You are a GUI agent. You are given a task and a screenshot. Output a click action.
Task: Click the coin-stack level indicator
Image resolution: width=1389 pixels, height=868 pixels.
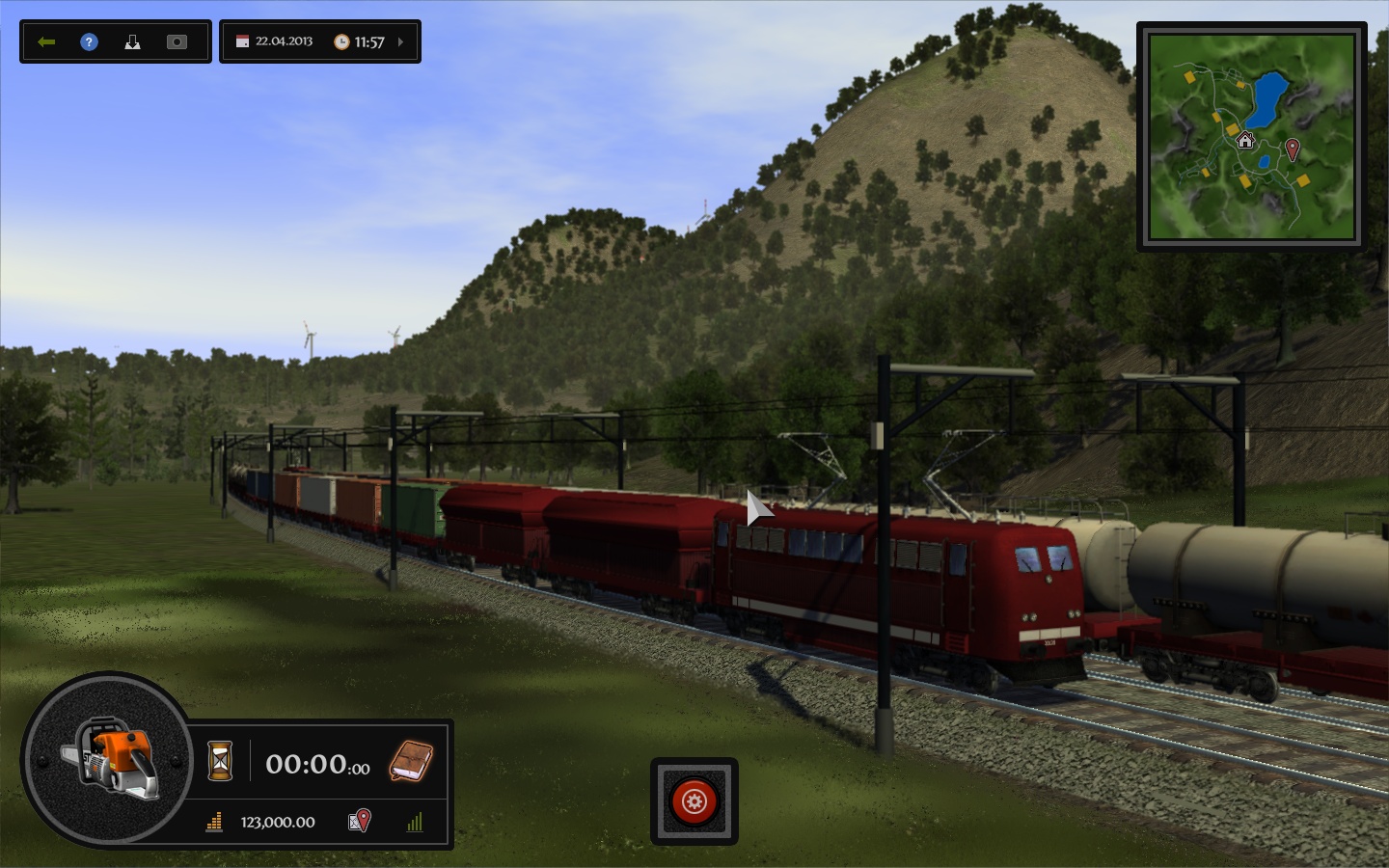(x=214, y=823)
